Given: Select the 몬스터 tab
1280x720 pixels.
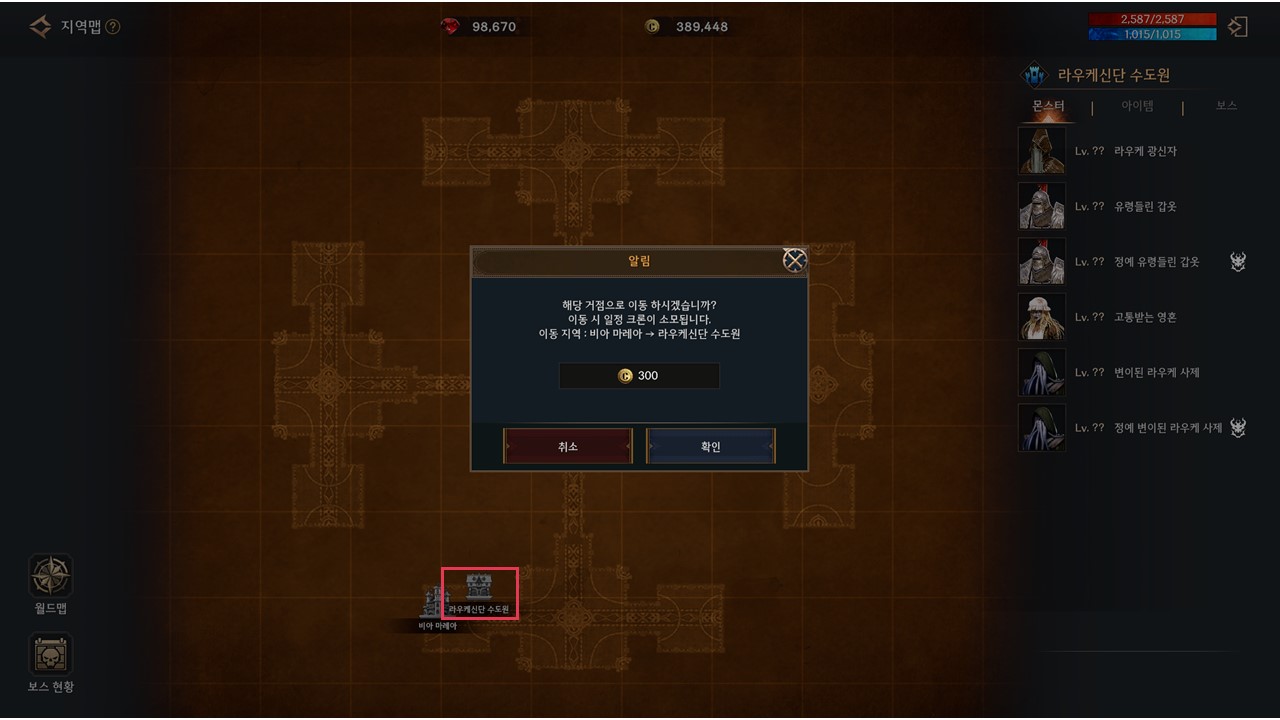Looking at the screenshot, I should point(1048,106).
